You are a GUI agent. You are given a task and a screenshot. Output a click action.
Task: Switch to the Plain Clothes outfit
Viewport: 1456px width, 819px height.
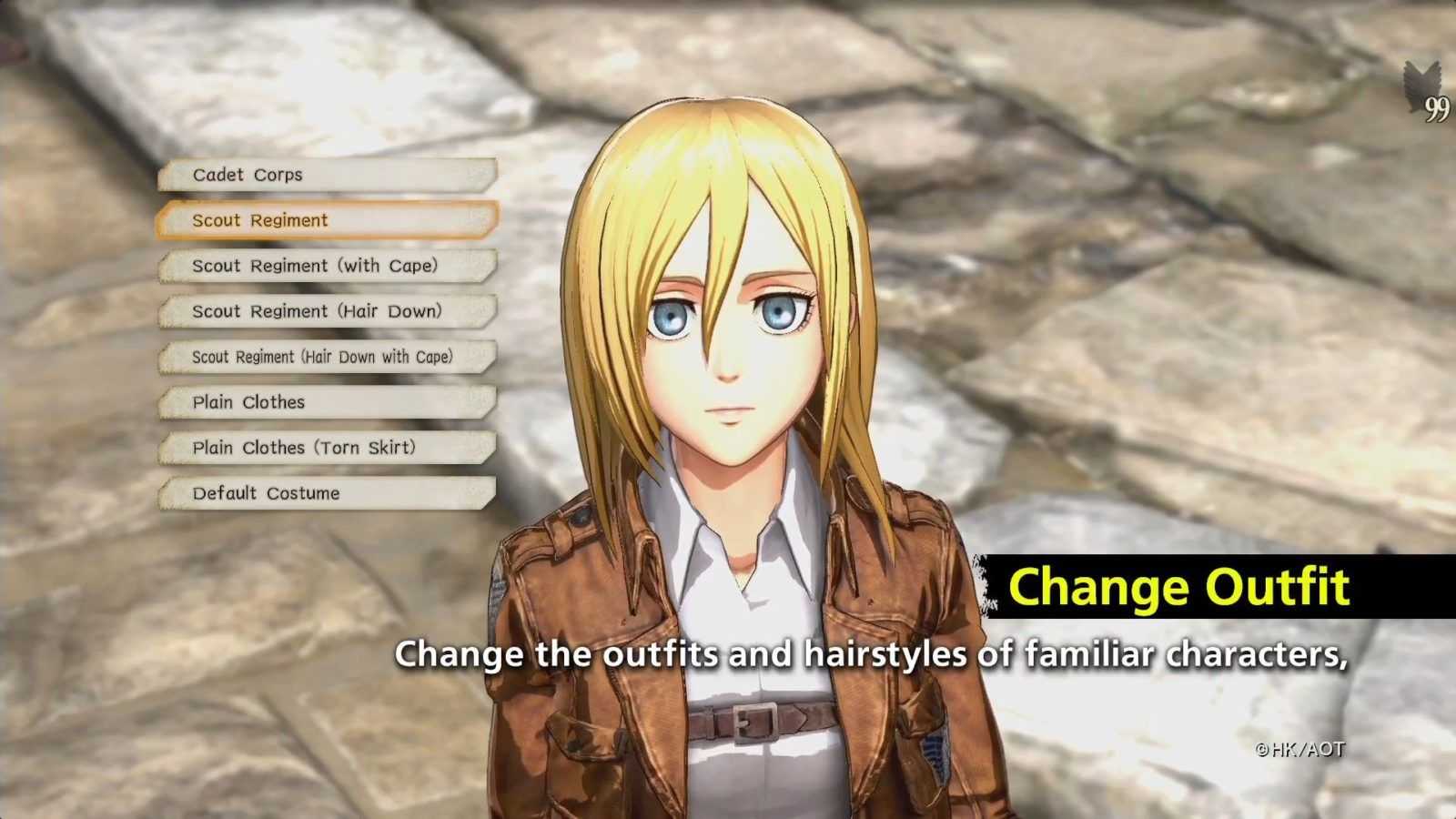(328, 402)
